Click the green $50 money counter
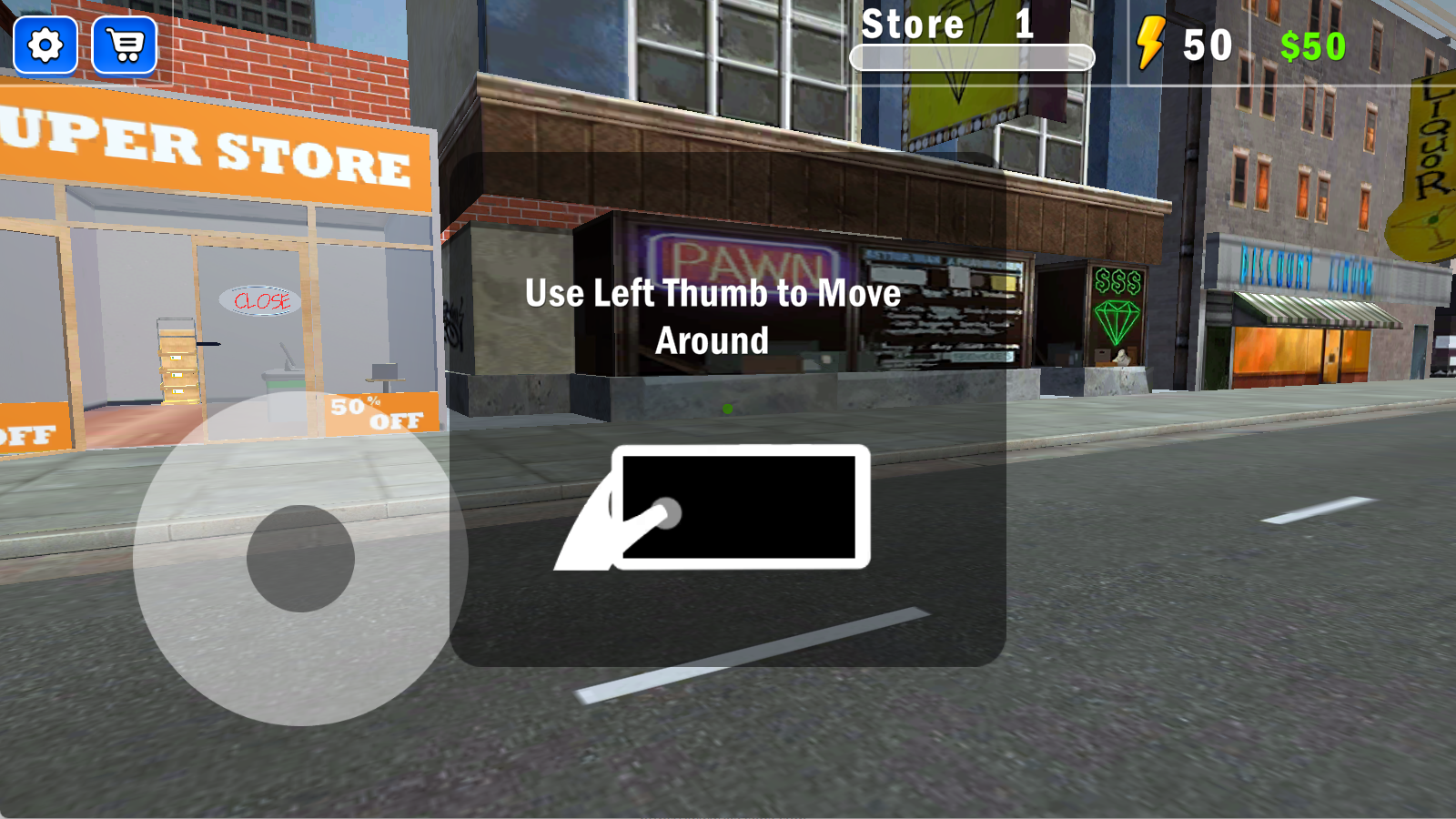The height and width of the screenshot is (819, 1456). pos(1313,44)
